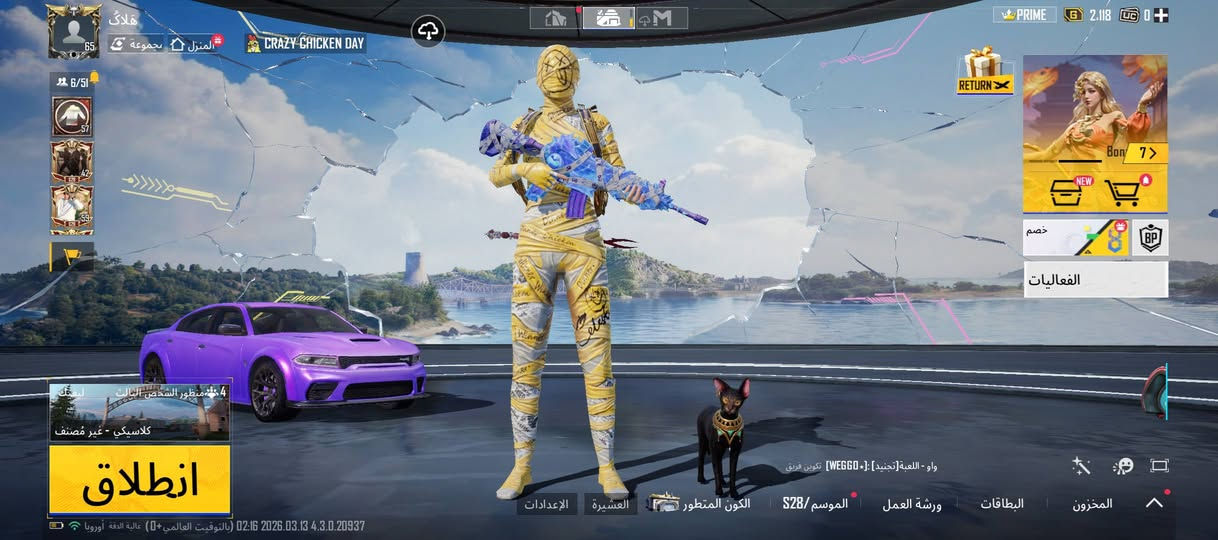1218x540 pixels.
Task: Open the shopping cart shop icon
Action: coord(1124,190)
